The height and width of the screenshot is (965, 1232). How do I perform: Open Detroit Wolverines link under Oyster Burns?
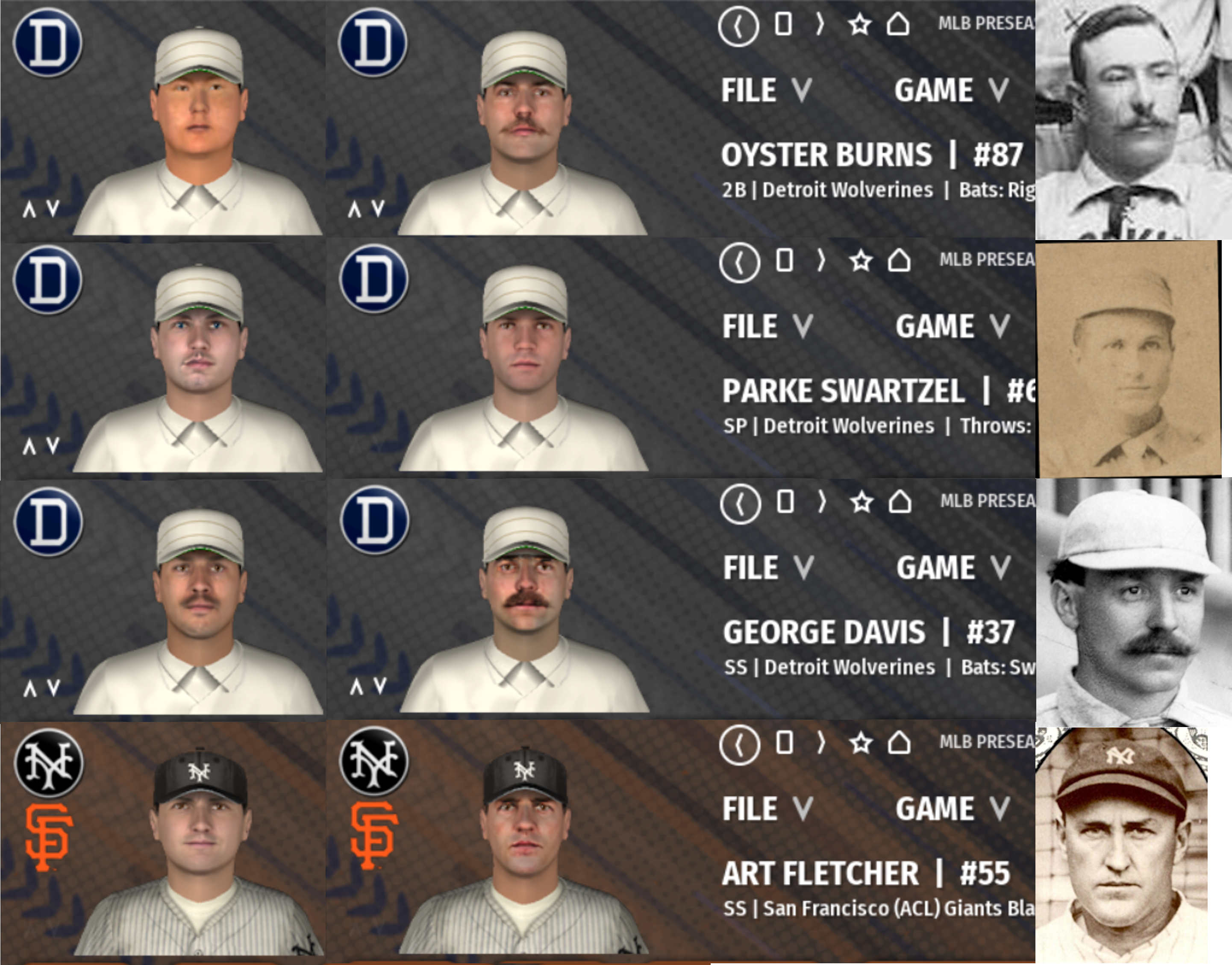pos(847,190)
